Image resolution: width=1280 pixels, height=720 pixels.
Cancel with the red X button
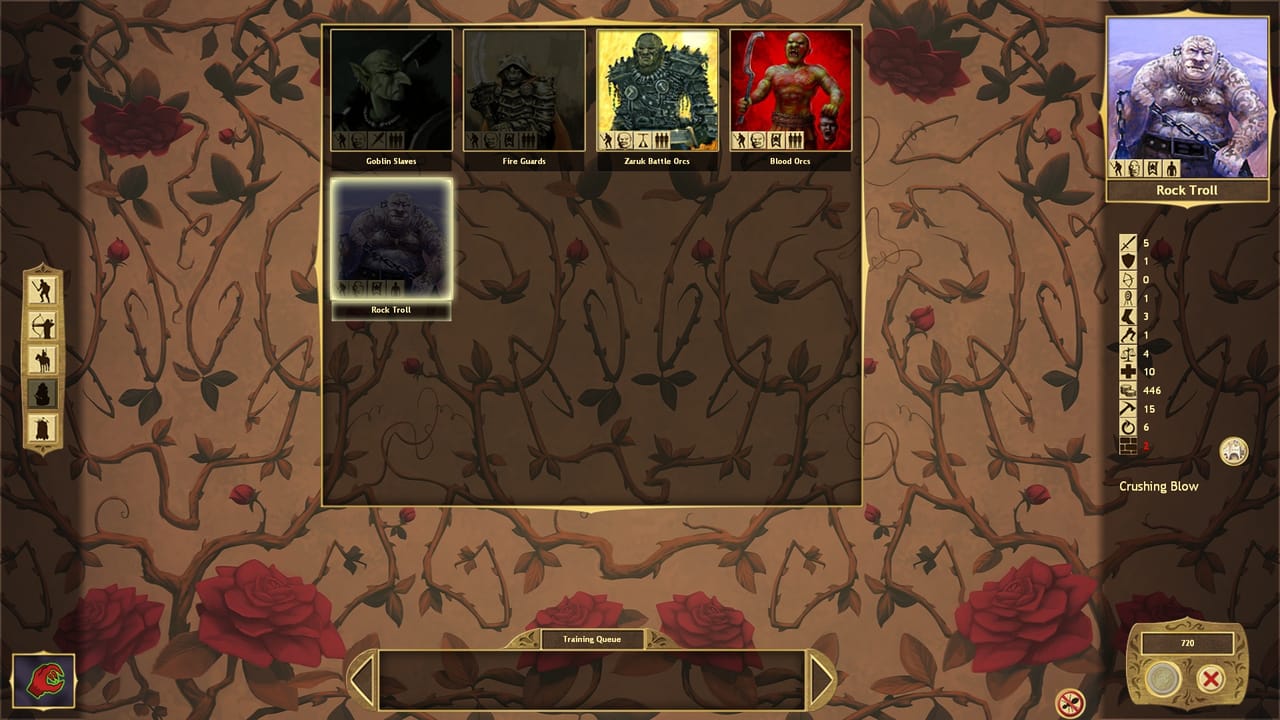tap(1210, 678)
